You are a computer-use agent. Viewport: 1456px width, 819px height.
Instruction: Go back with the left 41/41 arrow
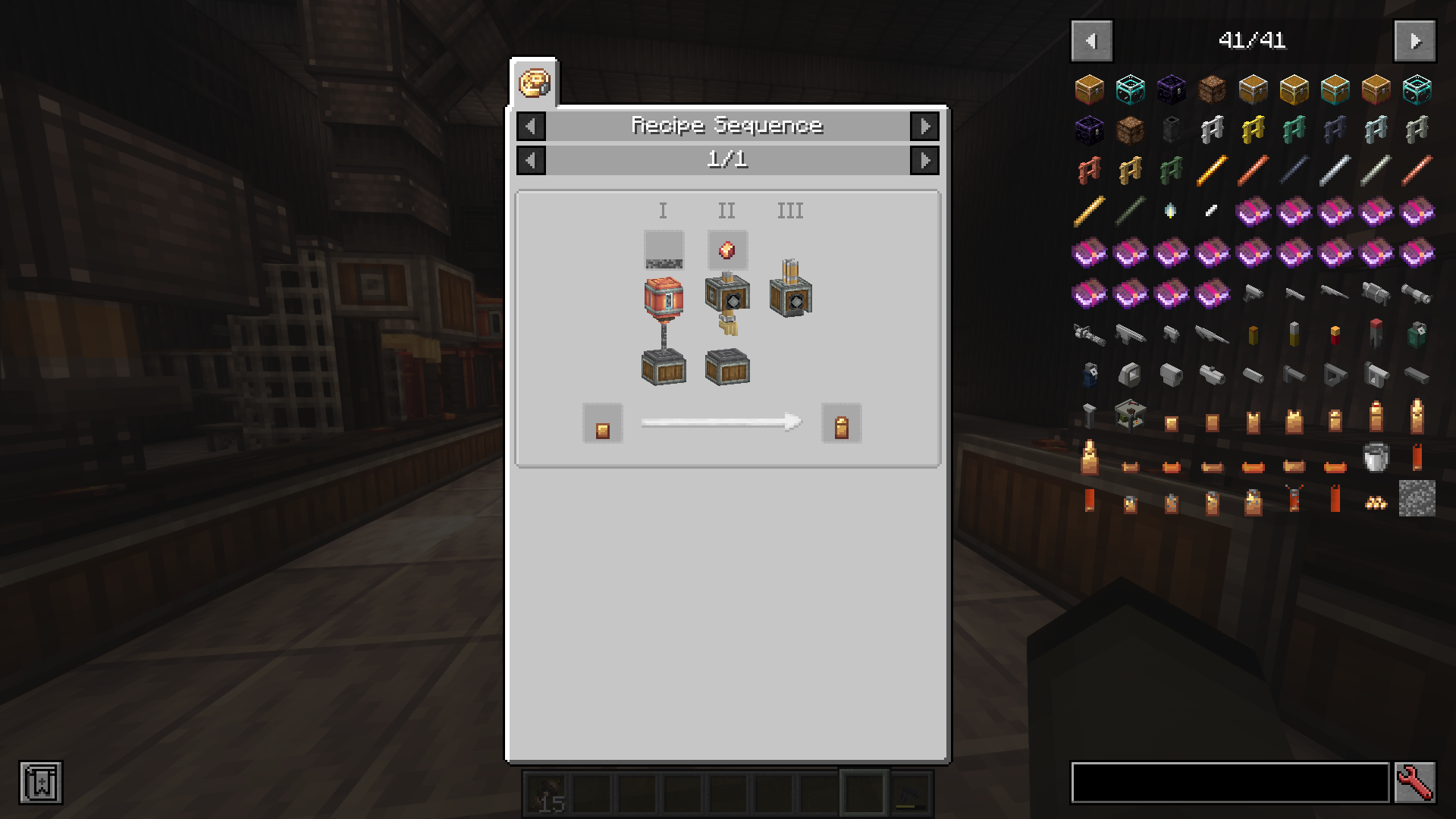pyautogui.click(x=1091, y=41)
